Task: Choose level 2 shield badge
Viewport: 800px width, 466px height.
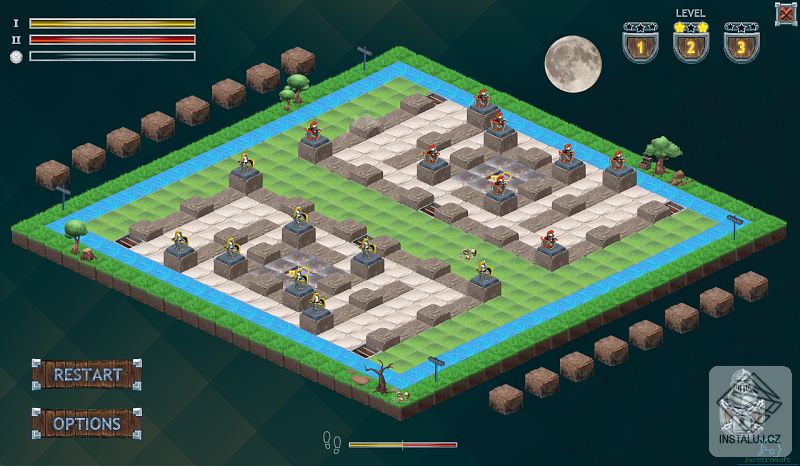Action: point(690,44)
